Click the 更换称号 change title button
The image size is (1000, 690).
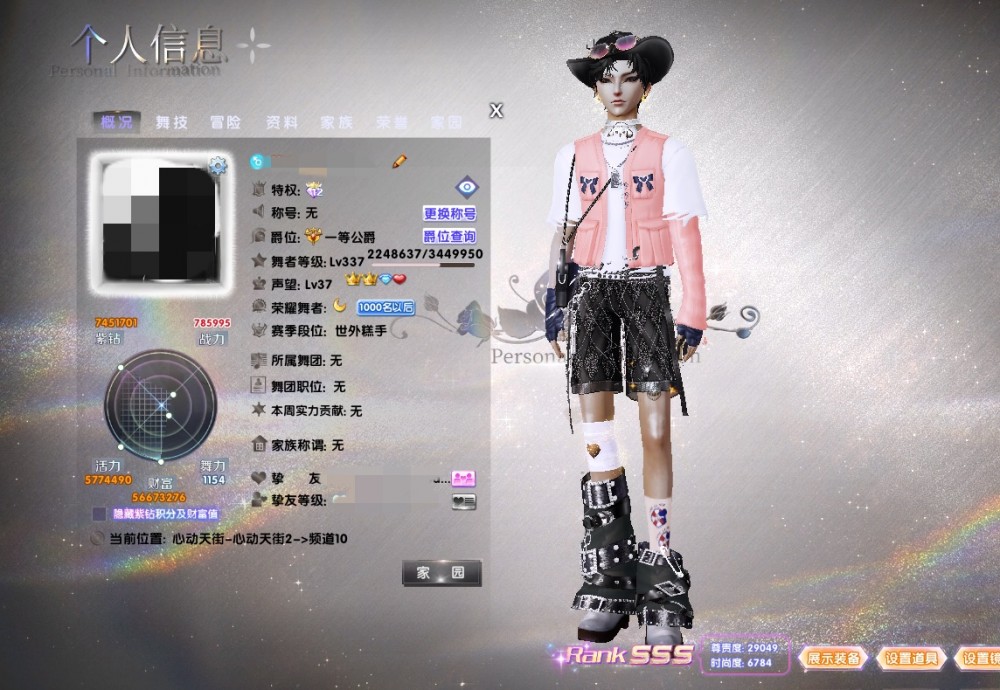[x=449, y=213]
